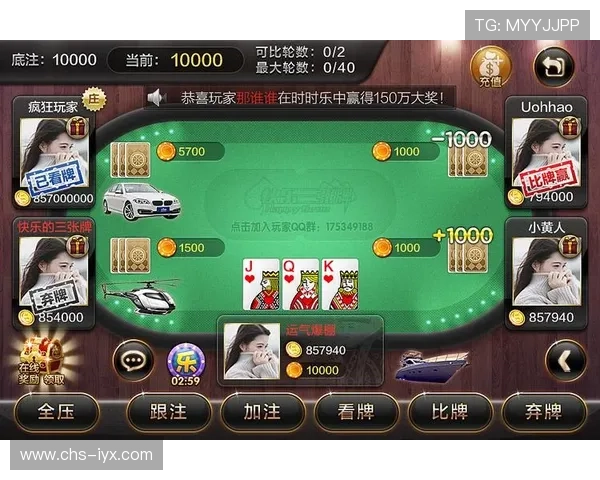Select 看牌 to view your cards
The width and height of the screenshot is (600, 480).
[x=356, y=411]
